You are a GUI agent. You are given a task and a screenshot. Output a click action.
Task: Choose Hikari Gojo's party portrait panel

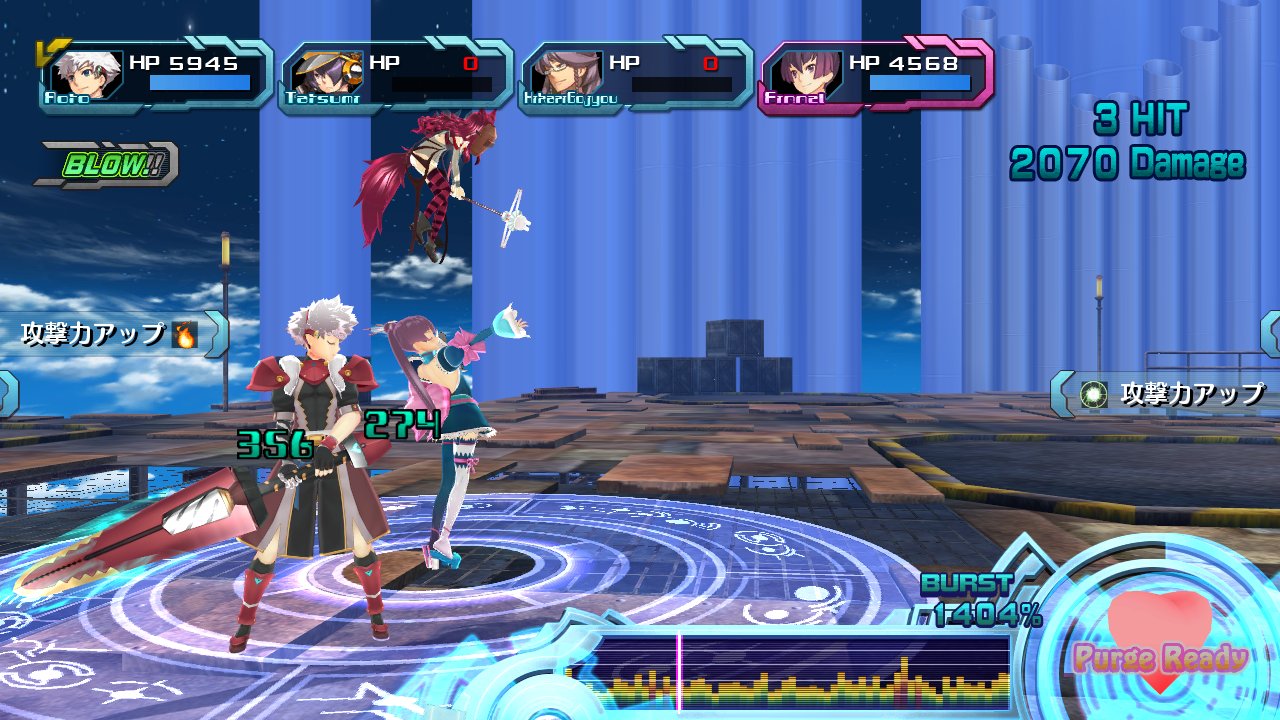click(x=636, y=74)
